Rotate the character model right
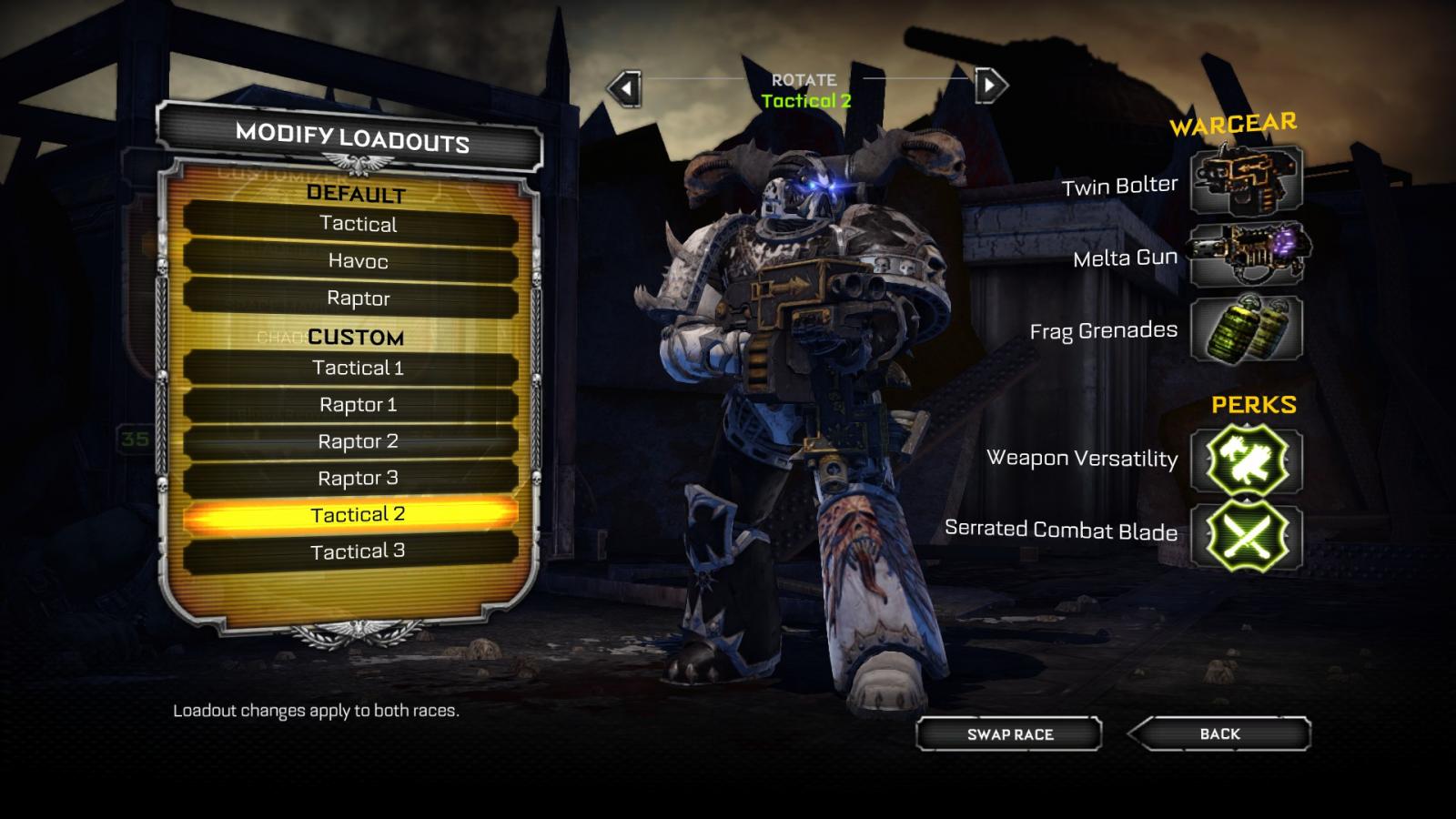1456x819 pixels. coord(990,86)
